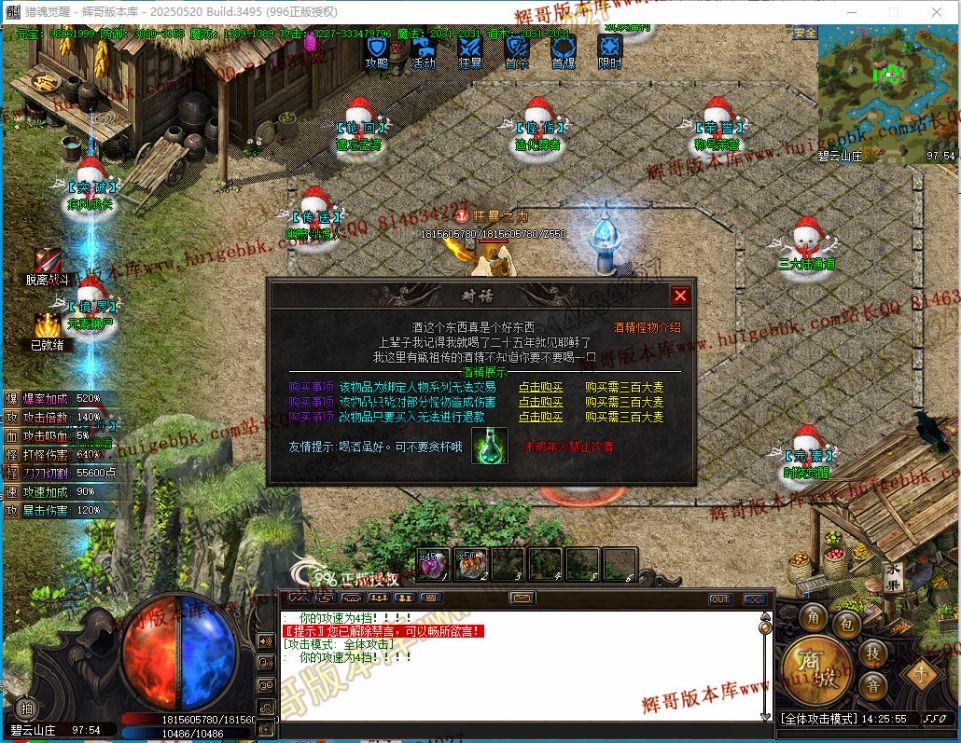This screenshot has width=961, height=743.
Task: Open the 限时 limited-time icon
Action: tap(609, 49)
